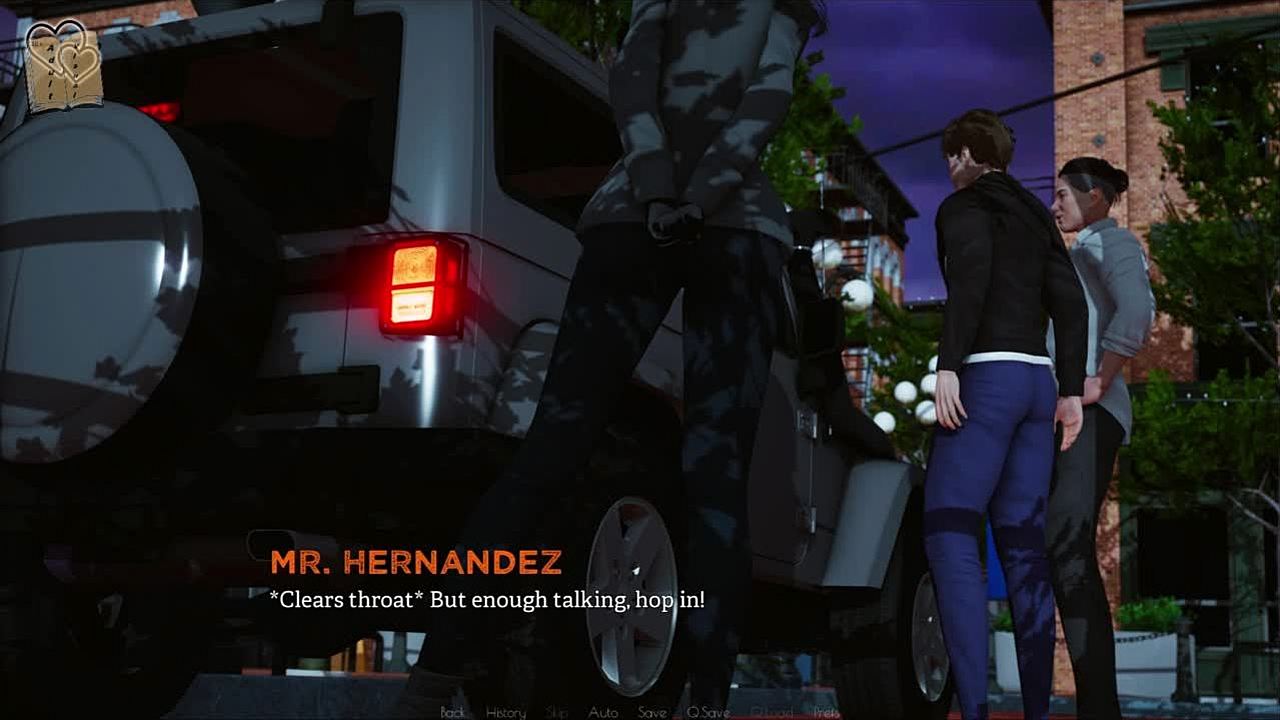Screen dimensions: 1280x720
Task: Quick load with Q.Load
Action: 771,712
